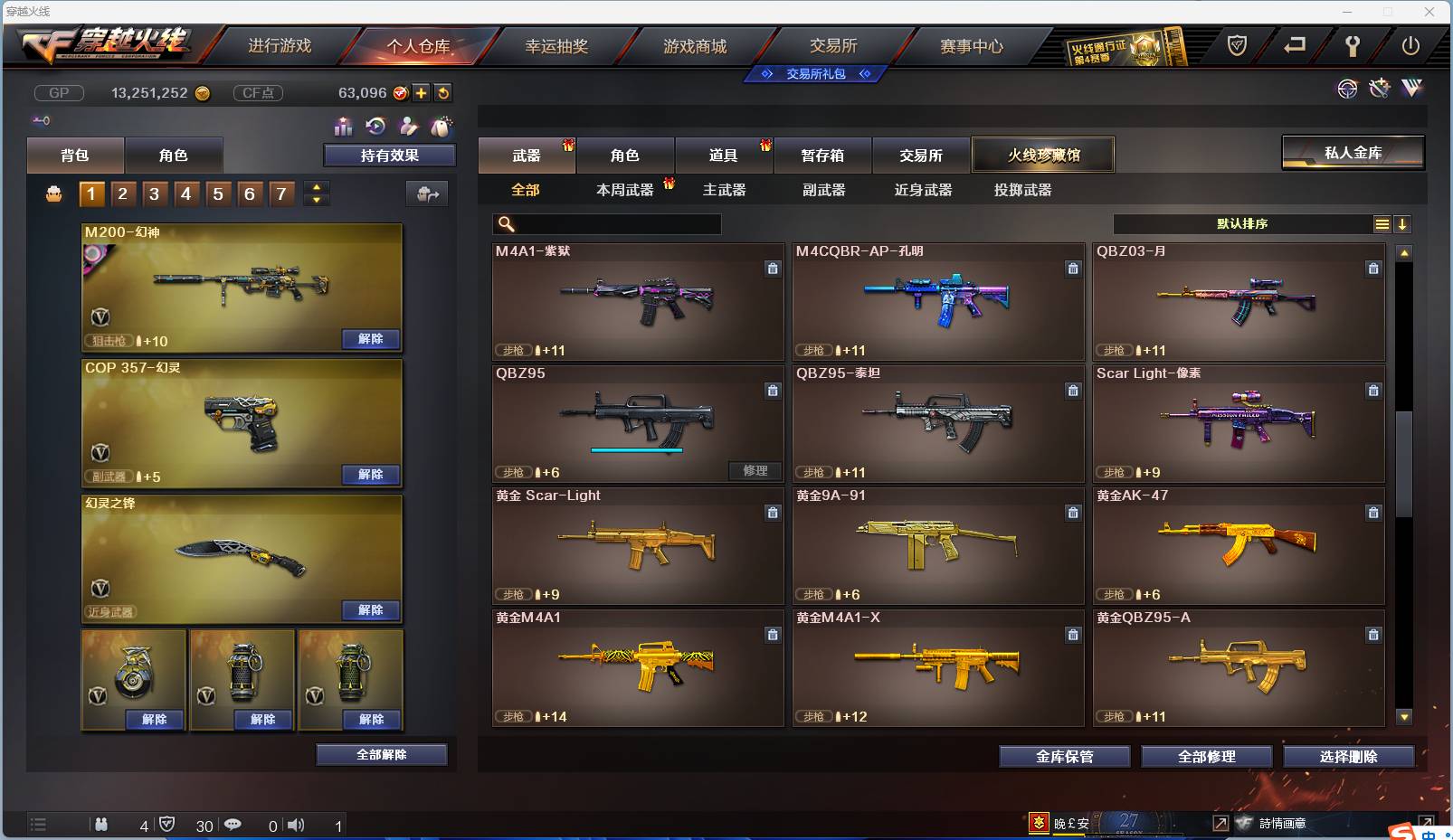Viewport: 1453px width, 840px height.
Task: Select backpack slot 3
Action: [154, 193]
